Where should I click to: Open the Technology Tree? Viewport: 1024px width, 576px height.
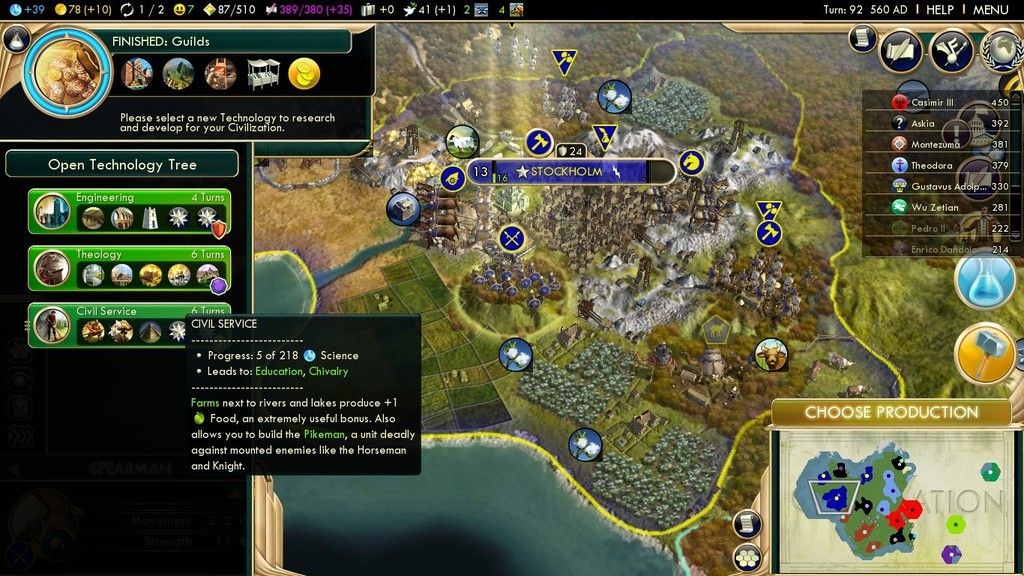pos(122,164)
